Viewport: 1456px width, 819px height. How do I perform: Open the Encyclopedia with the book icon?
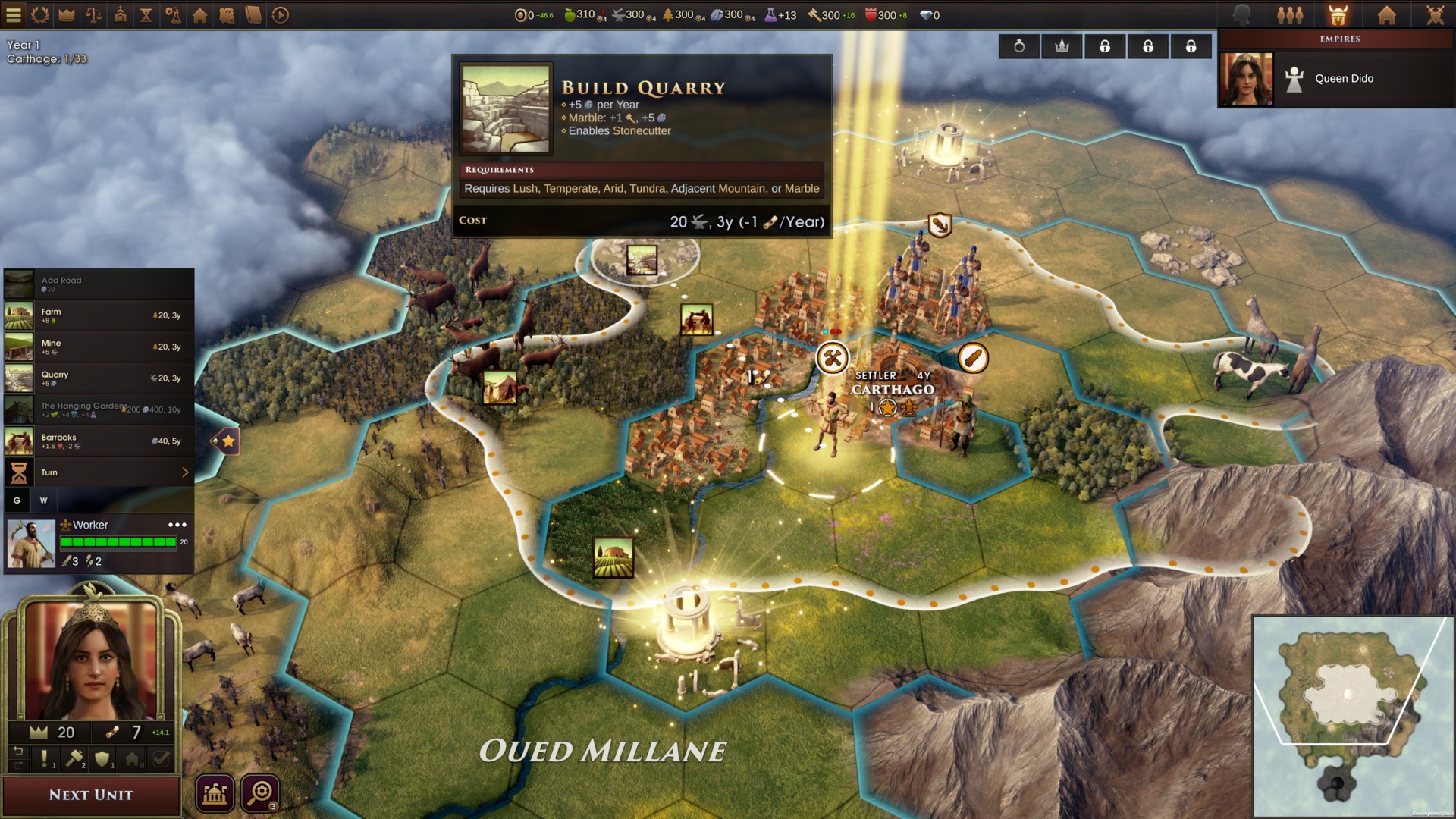(255, 13)
